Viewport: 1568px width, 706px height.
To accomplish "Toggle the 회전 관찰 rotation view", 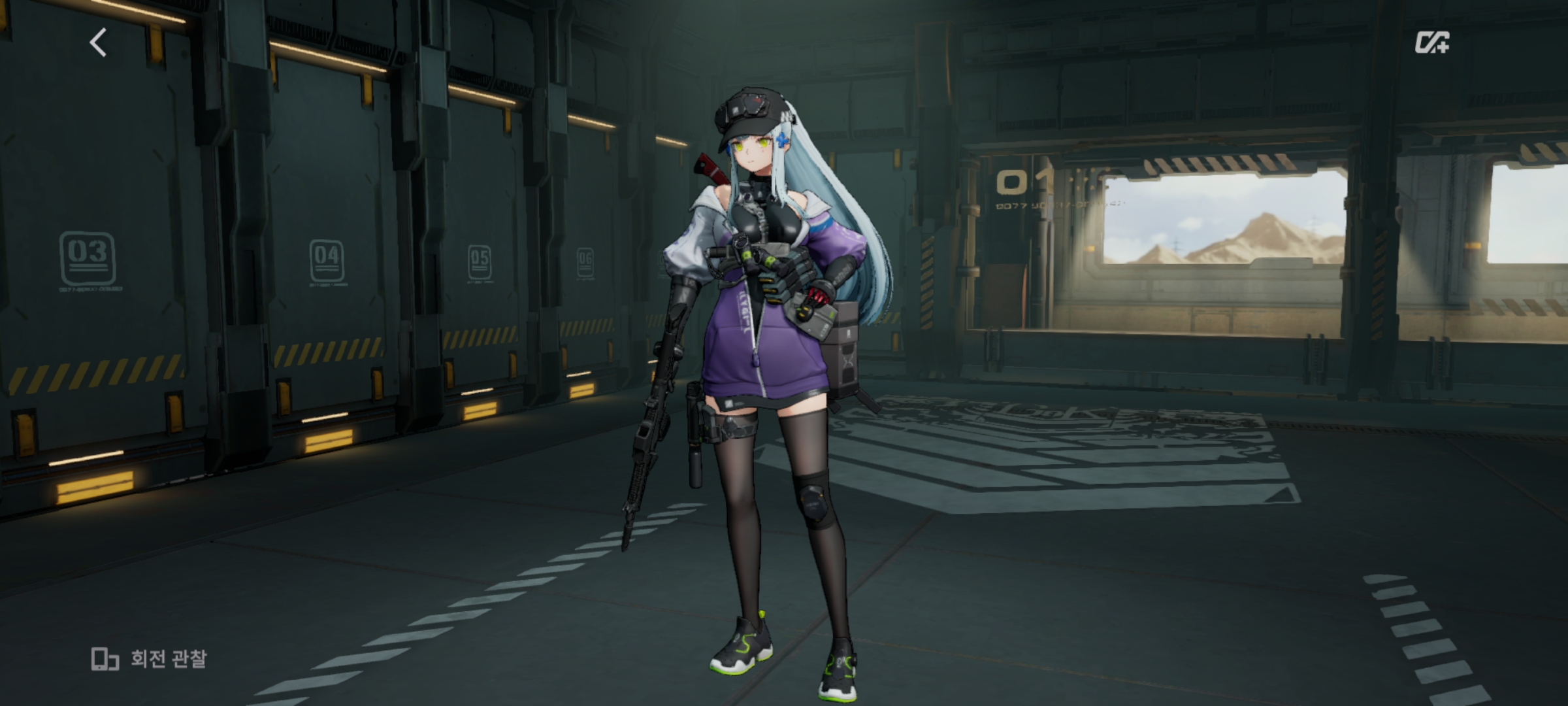I will pyautogui.click(x=149, y=658).
